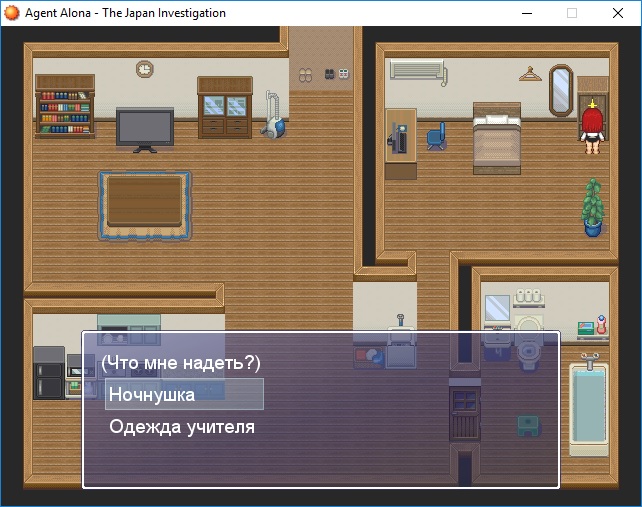Select the Одежда учителя option
Screen dimensions: 642x507
click(182, 427)
